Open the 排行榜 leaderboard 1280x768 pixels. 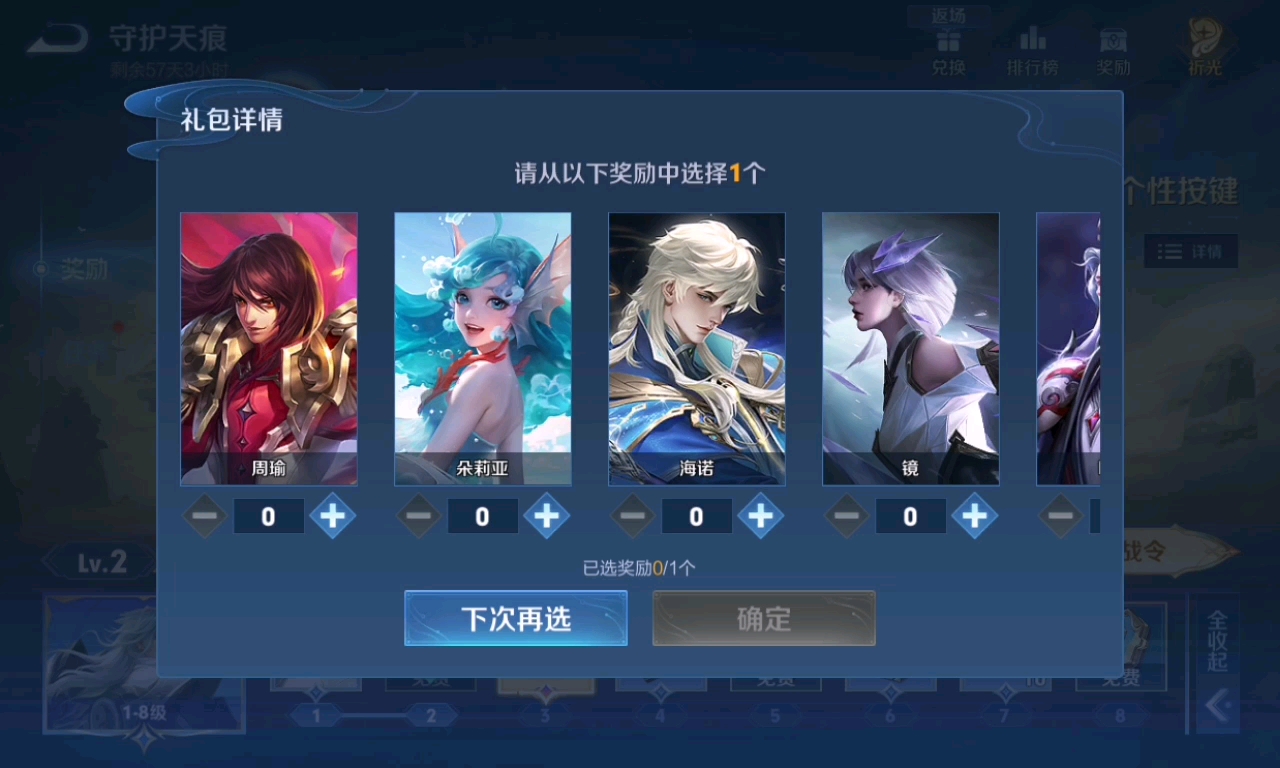(1032, 50)
